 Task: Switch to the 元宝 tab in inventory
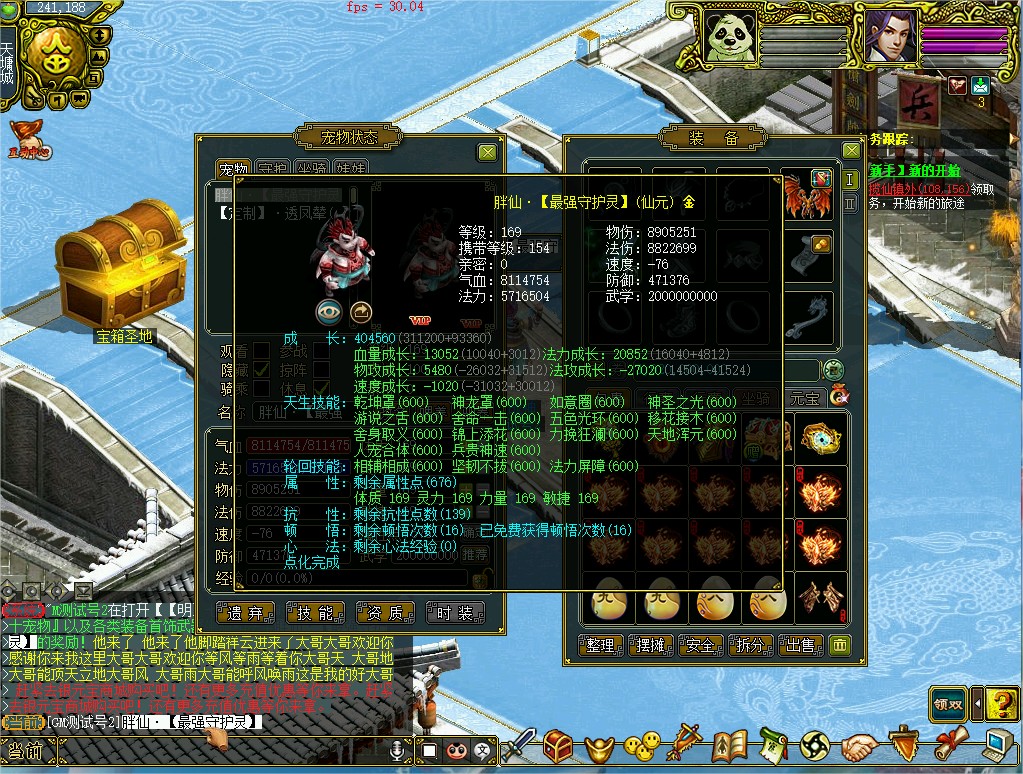804,397
